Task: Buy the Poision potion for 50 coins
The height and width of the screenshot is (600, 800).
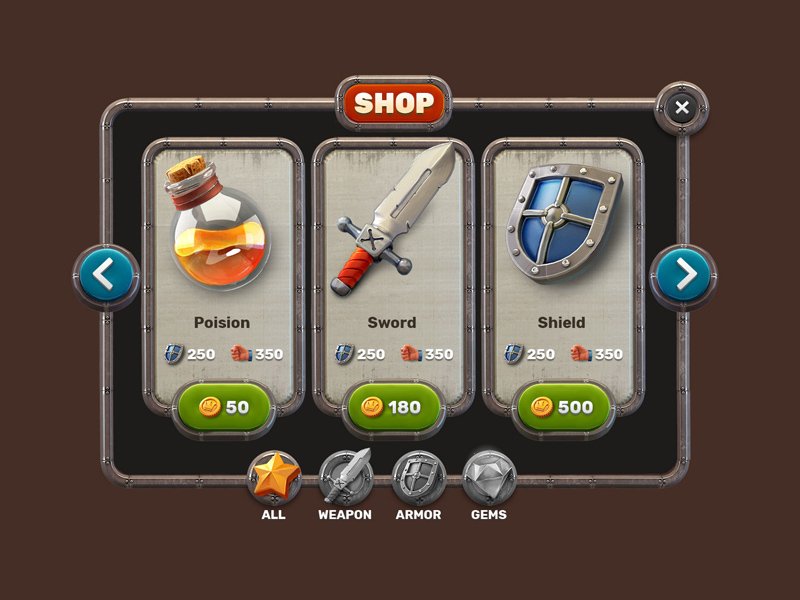Action: [x=224, y=408]
